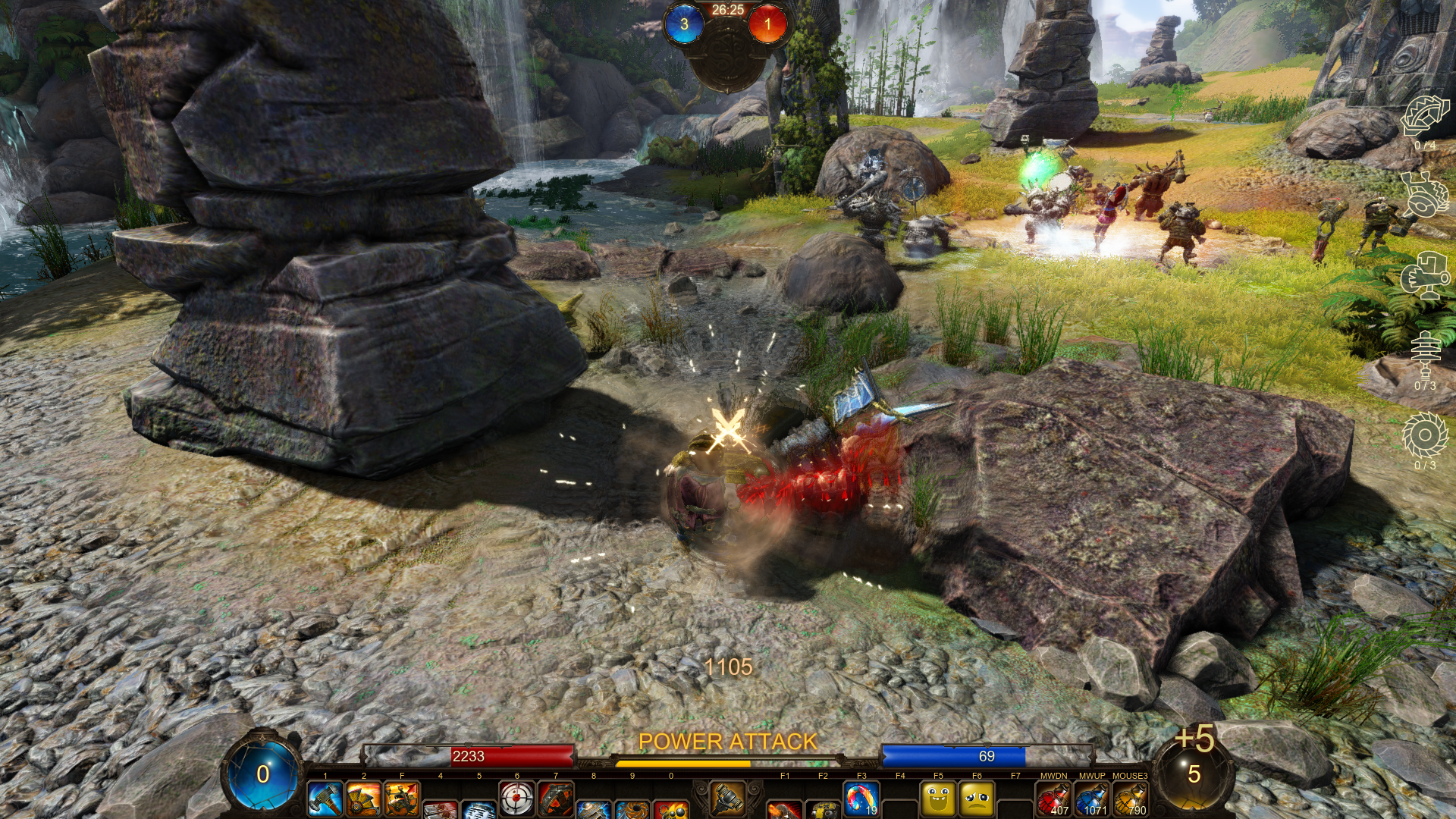Choose the spinning saw cart build icon
The width and height of the screenshot is (1456, 819).
(x=1425, y=196)
